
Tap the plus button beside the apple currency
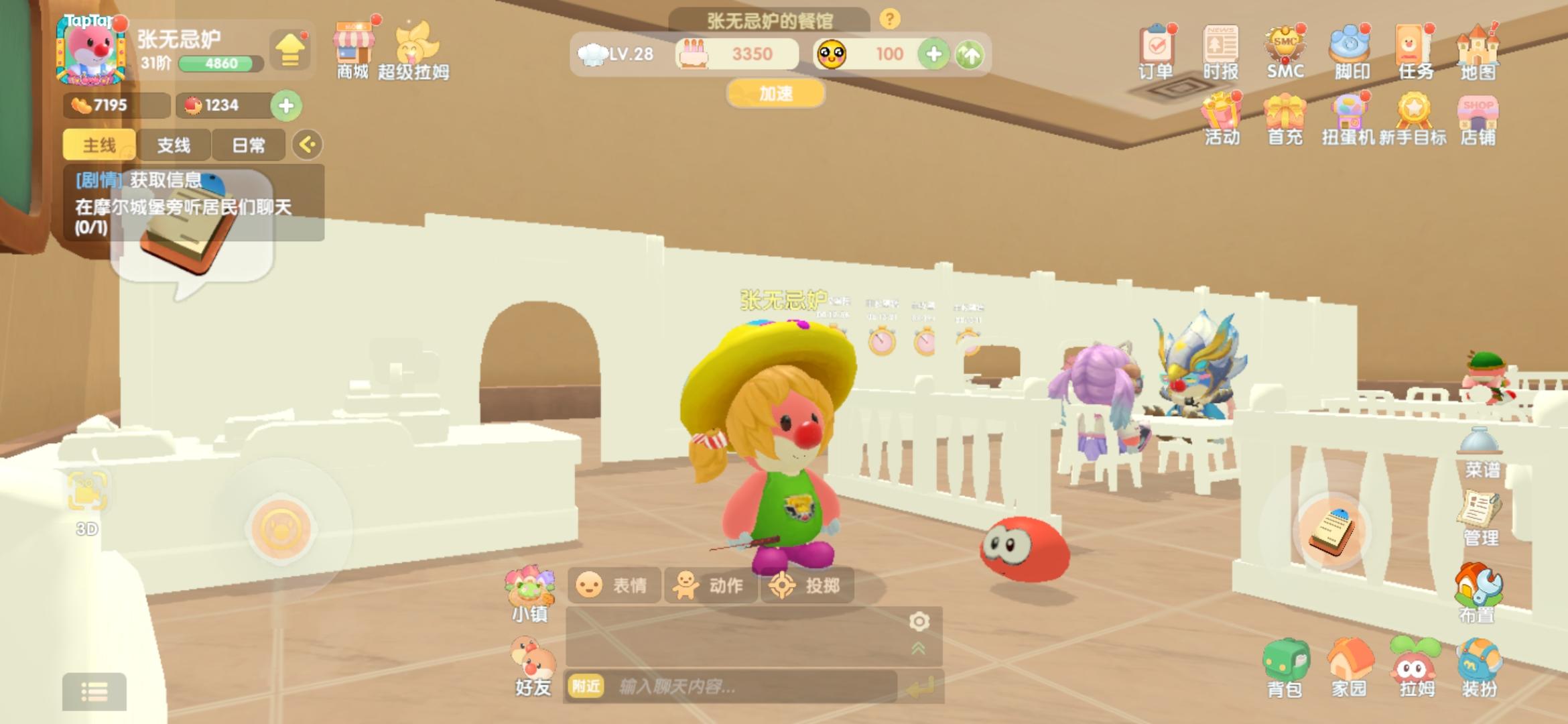click(x=287, y=105)
